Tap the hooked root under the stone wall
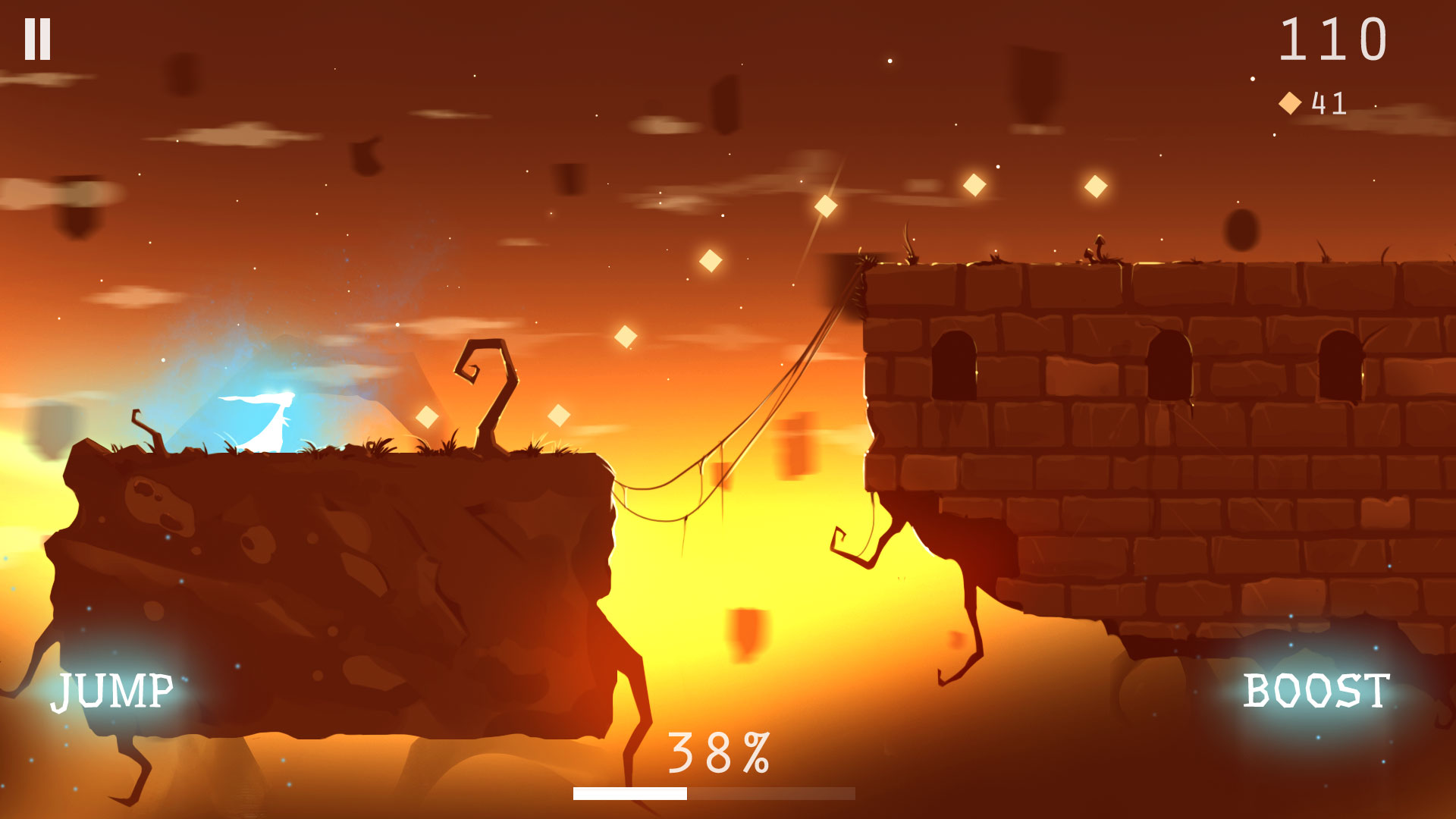This screenshot has height=819, width=1456. [846, 542]
